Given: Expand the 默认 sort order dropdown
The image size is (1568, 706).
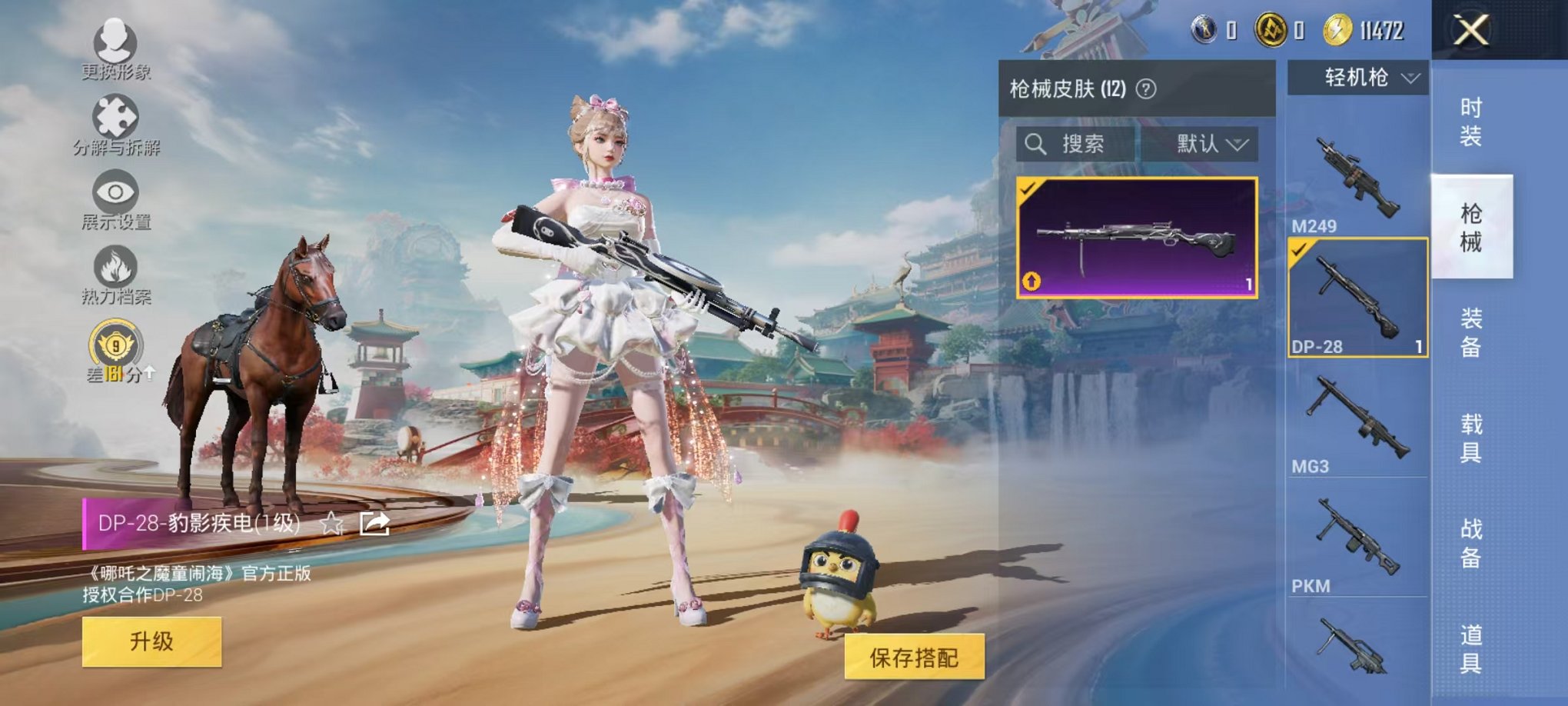Looking at the screenshot, I should [x=1211, y=145].
